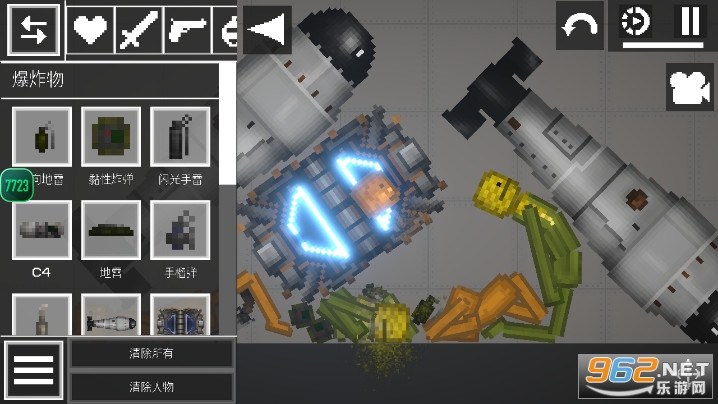Image resolution: width=718 pixels, height=404 pixels.
Task: Select the C4 explosive
Action: (x=42, y=231)
